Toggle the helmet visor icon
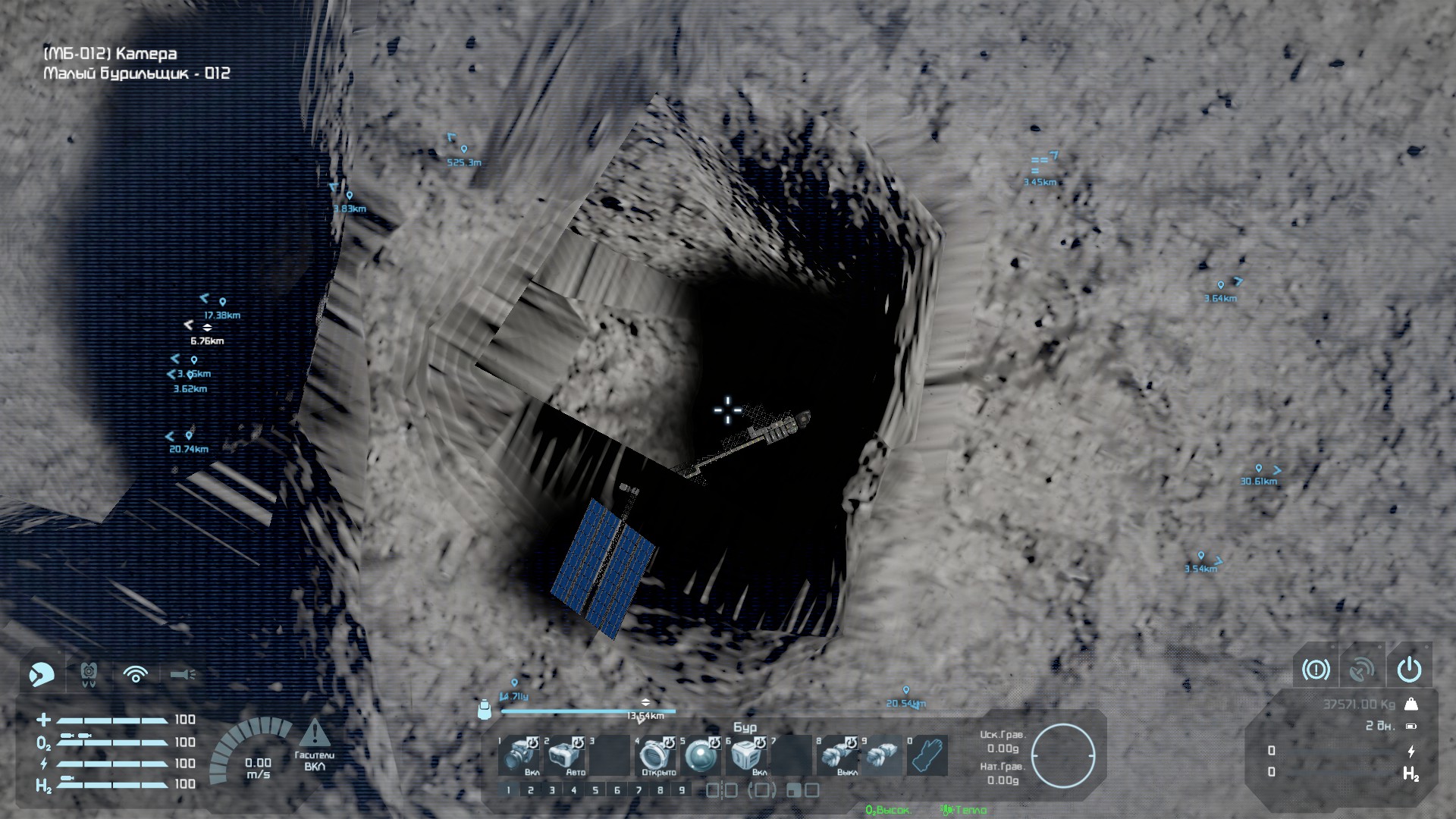The image size is (1456, 819). [42, 673]
